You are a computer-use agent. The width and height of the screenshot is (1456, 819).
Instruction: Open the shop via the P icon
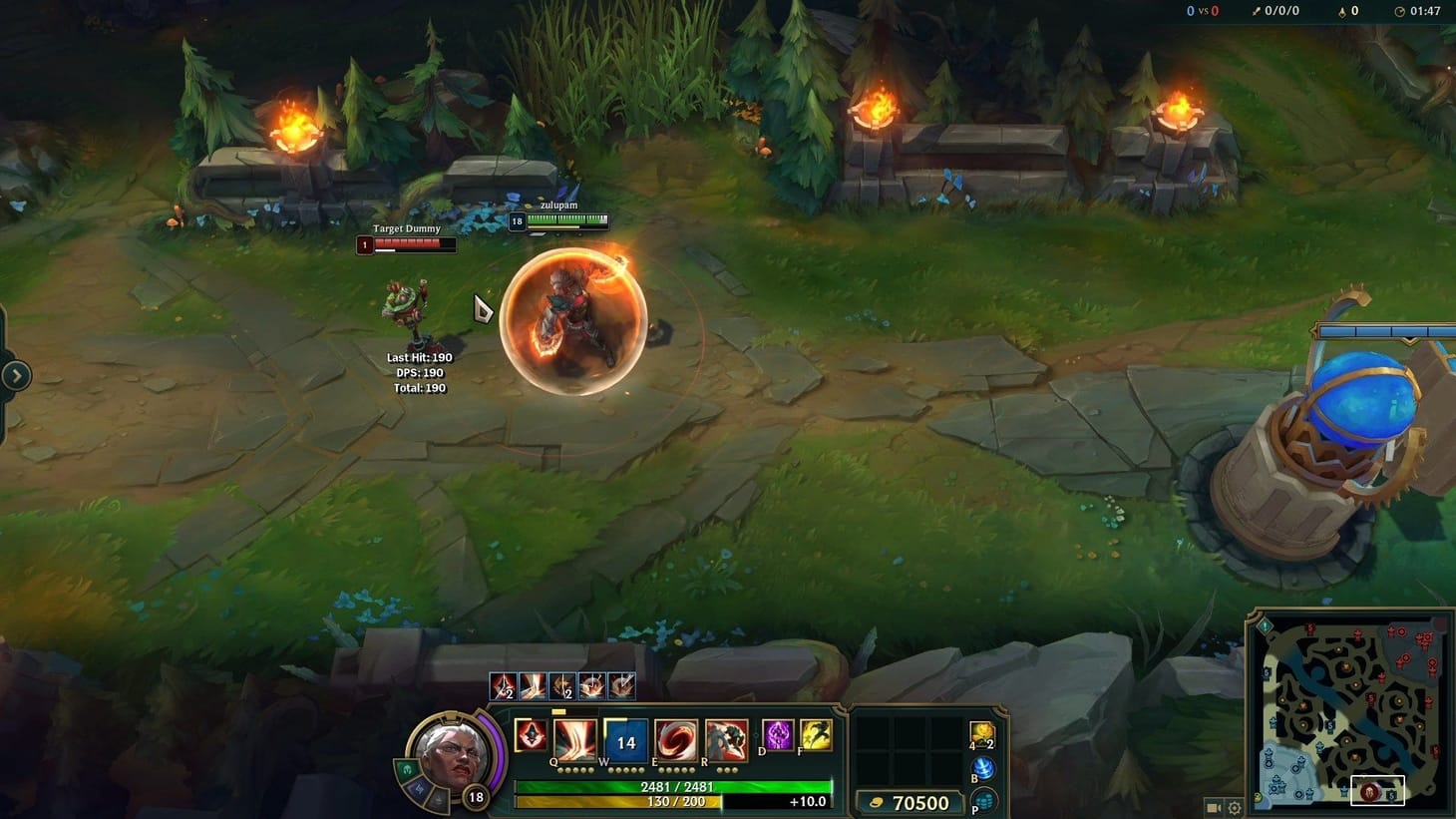point(982,800)
